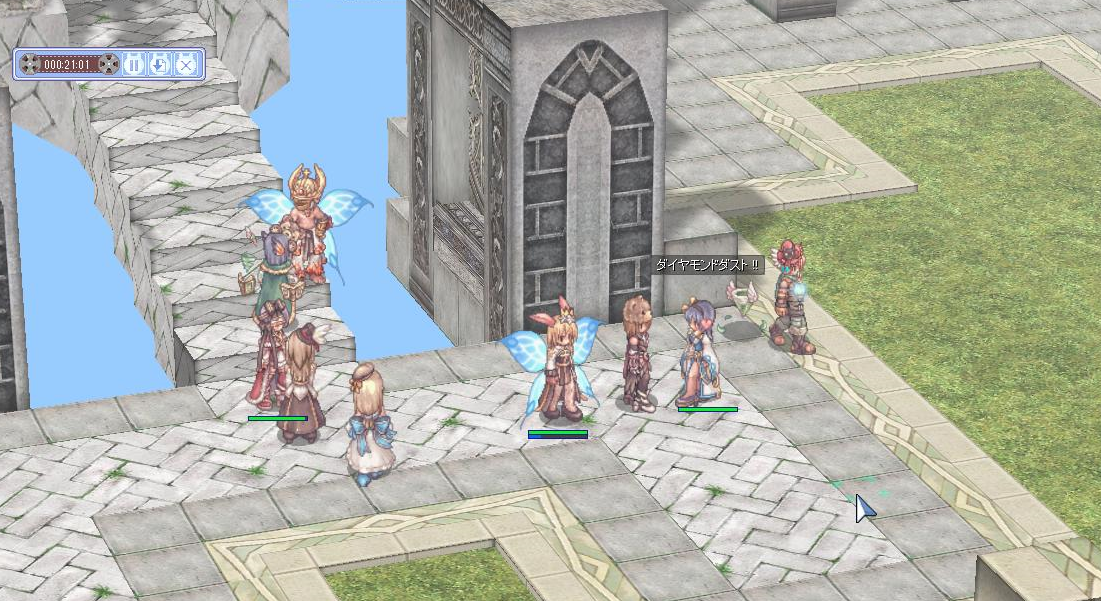Pause the replay recording

click(134, 65)
